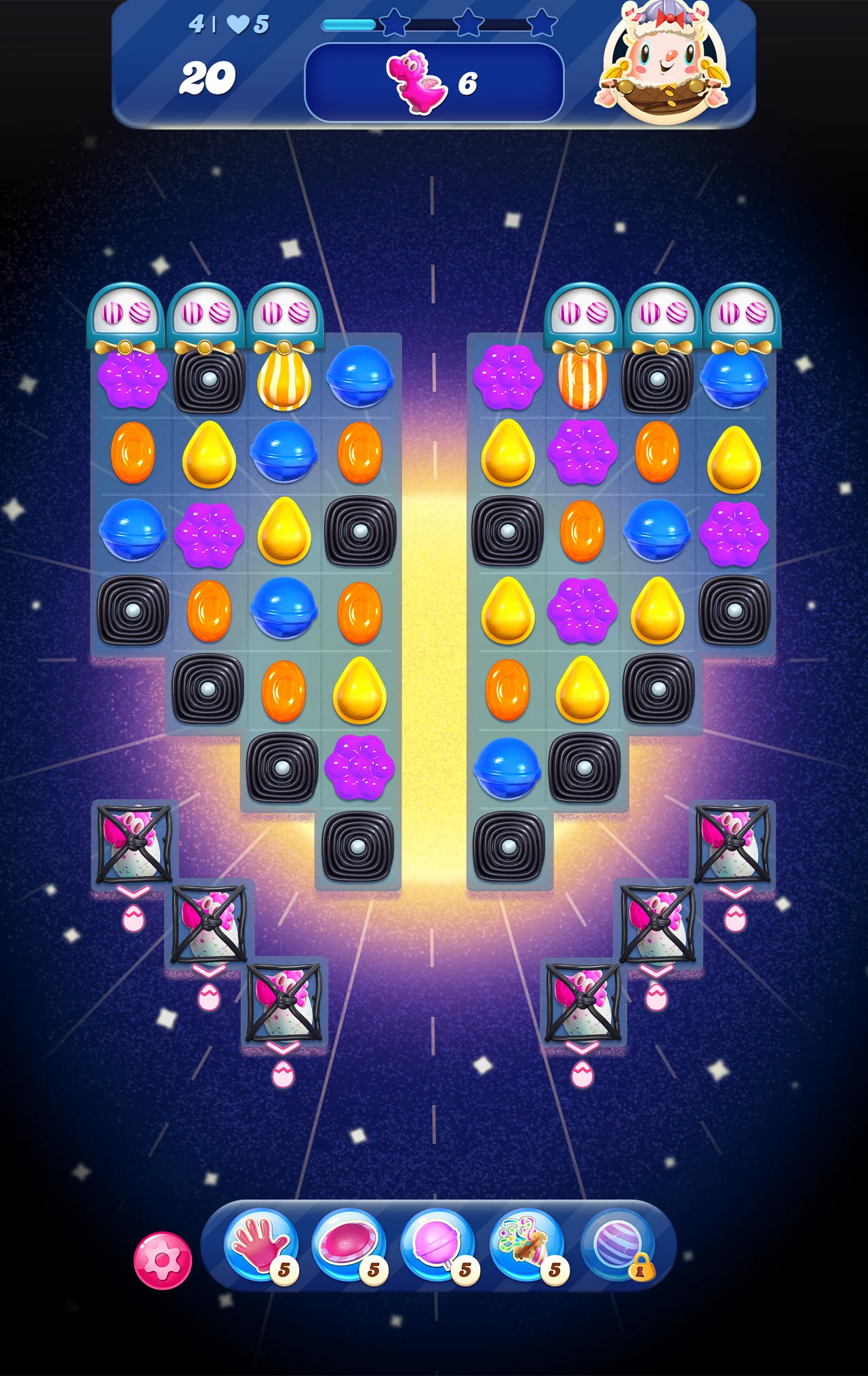Tap the character portrait in the top bar
The width and height of the screenshot is (868, 1376).
[x=662, y=64]
